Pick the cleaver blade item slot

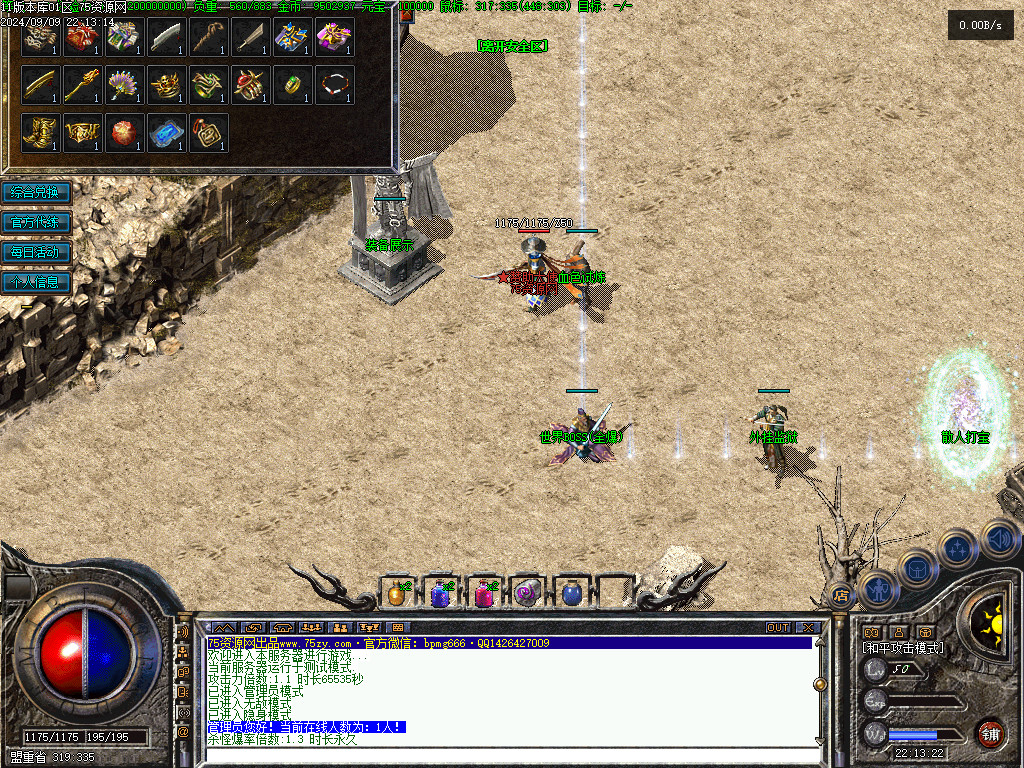click(167, 37)
